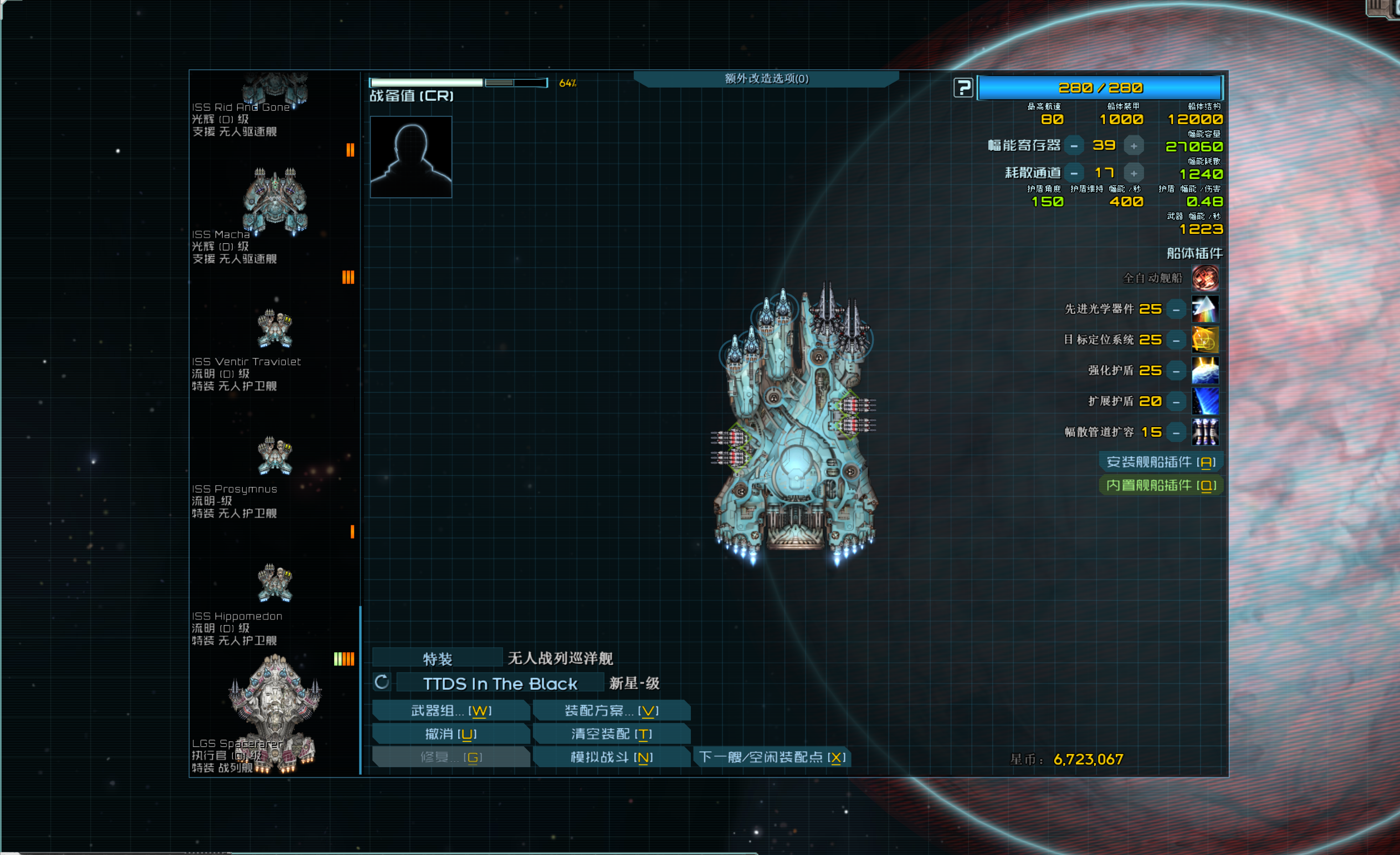Increase flux capacitors (幅能寄存器) count
The width and height of the screenshot is (1400, 855).
pyautogui.click(x=1134, y=146)
